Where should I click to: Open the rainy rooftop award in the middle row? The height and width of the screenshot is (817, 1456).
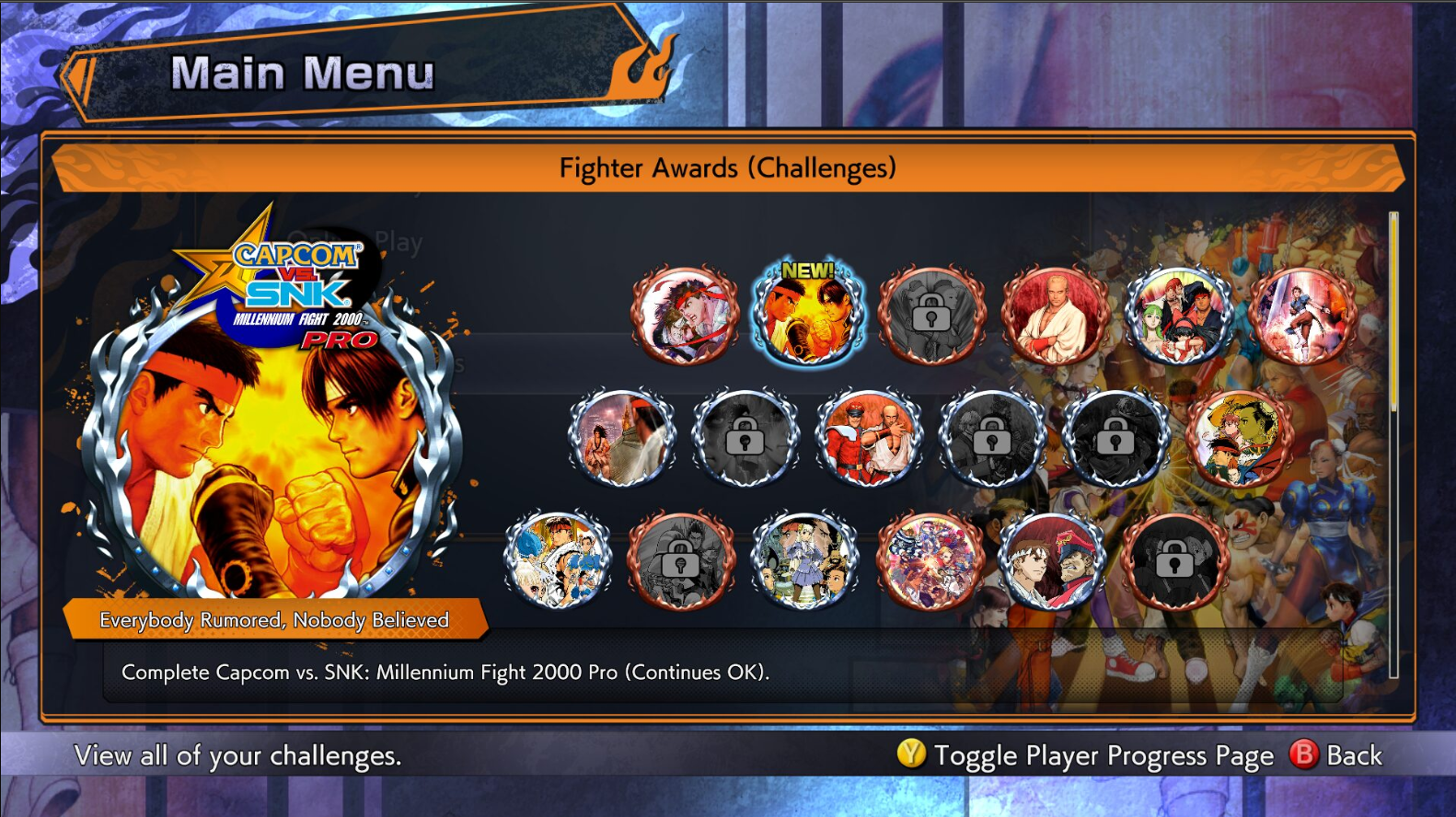tap(623, 437)
